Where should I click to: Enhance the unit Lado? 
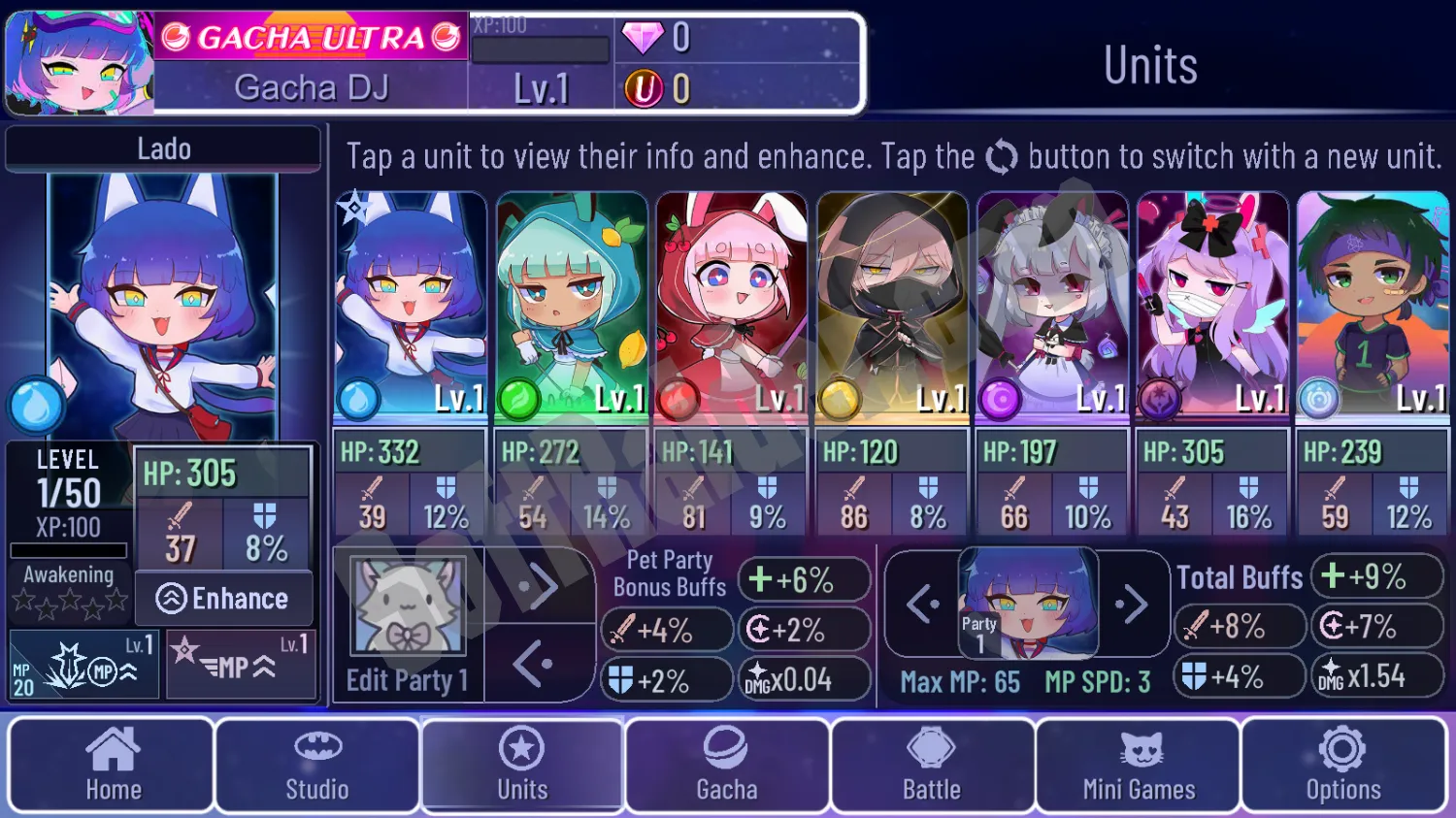(224, 599)
